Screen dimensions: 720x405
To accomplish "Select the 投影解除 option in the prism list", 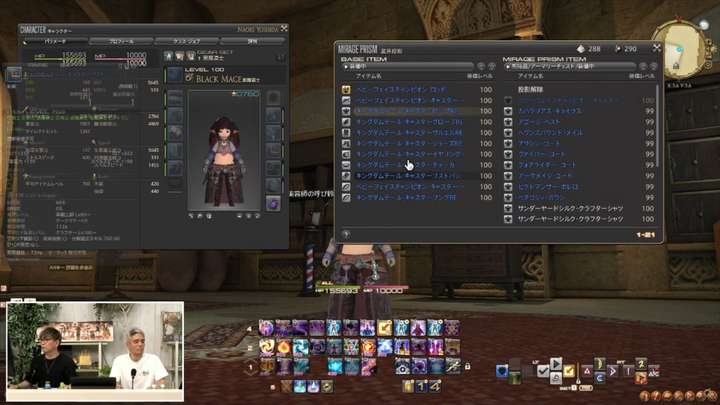I will coord(530,90).
